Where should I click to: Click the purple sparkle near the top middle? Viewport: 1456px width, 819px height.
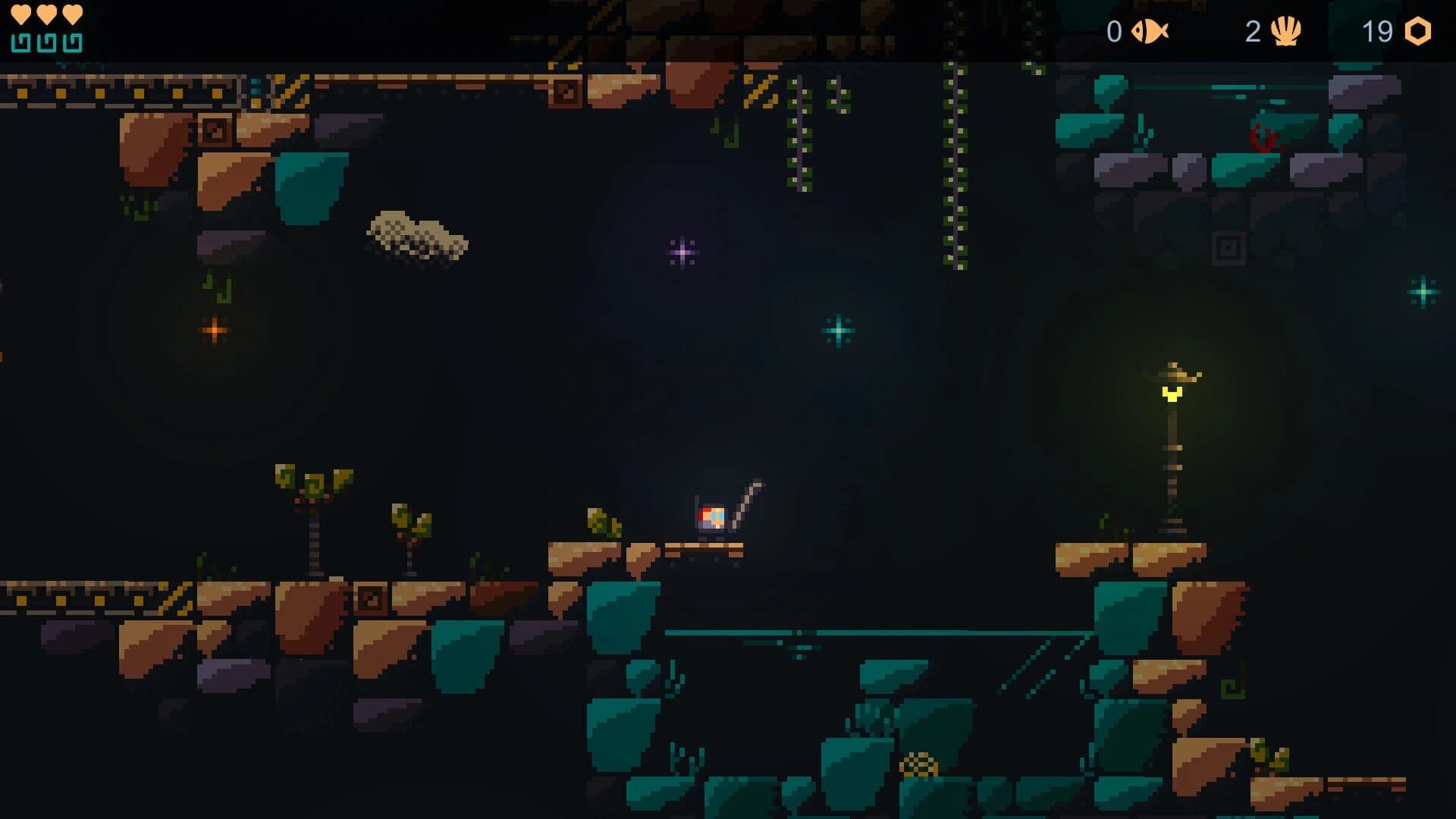pos(681,250)
